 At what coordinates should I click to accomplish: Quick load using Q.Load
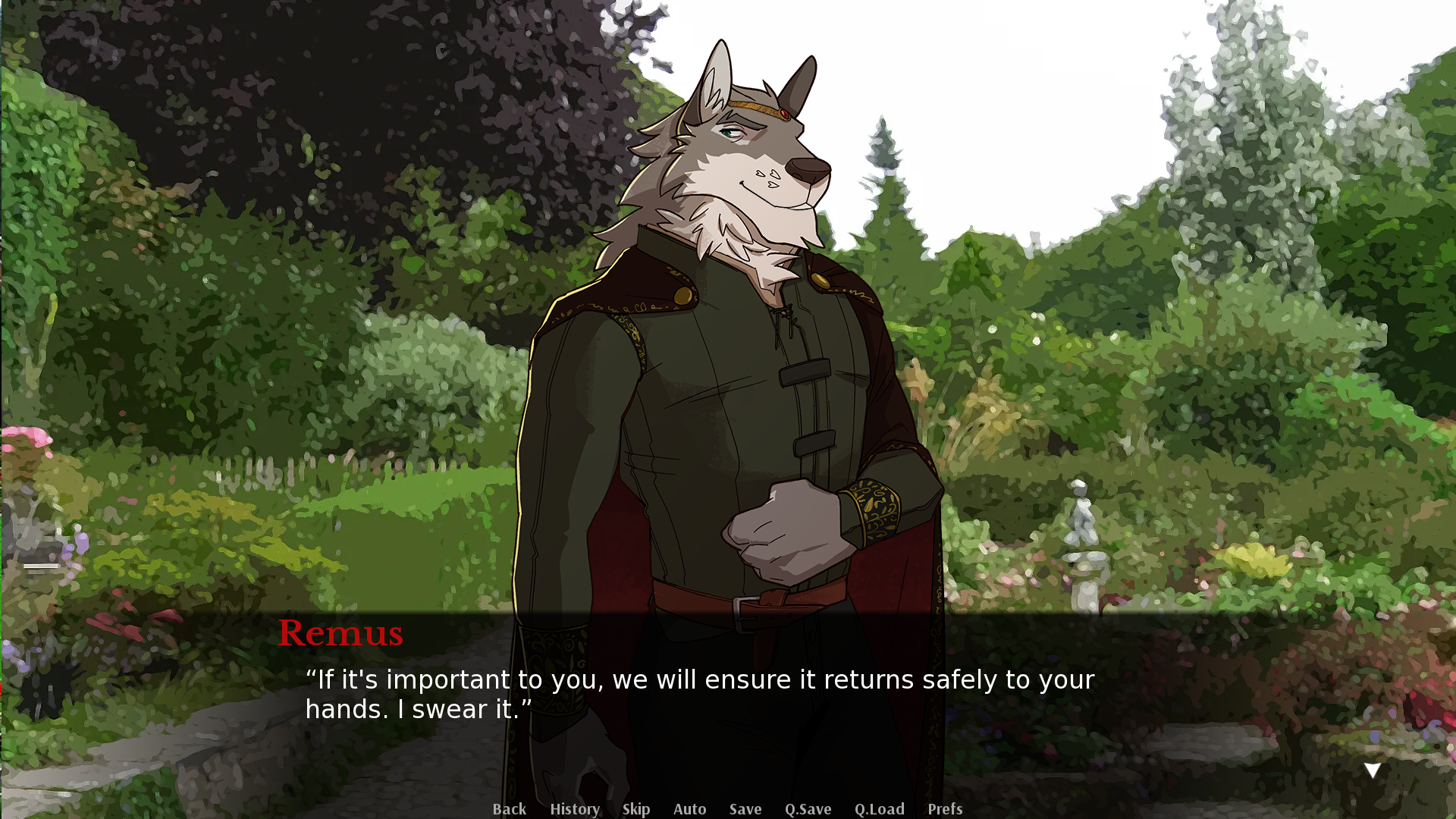pos(879,809)
